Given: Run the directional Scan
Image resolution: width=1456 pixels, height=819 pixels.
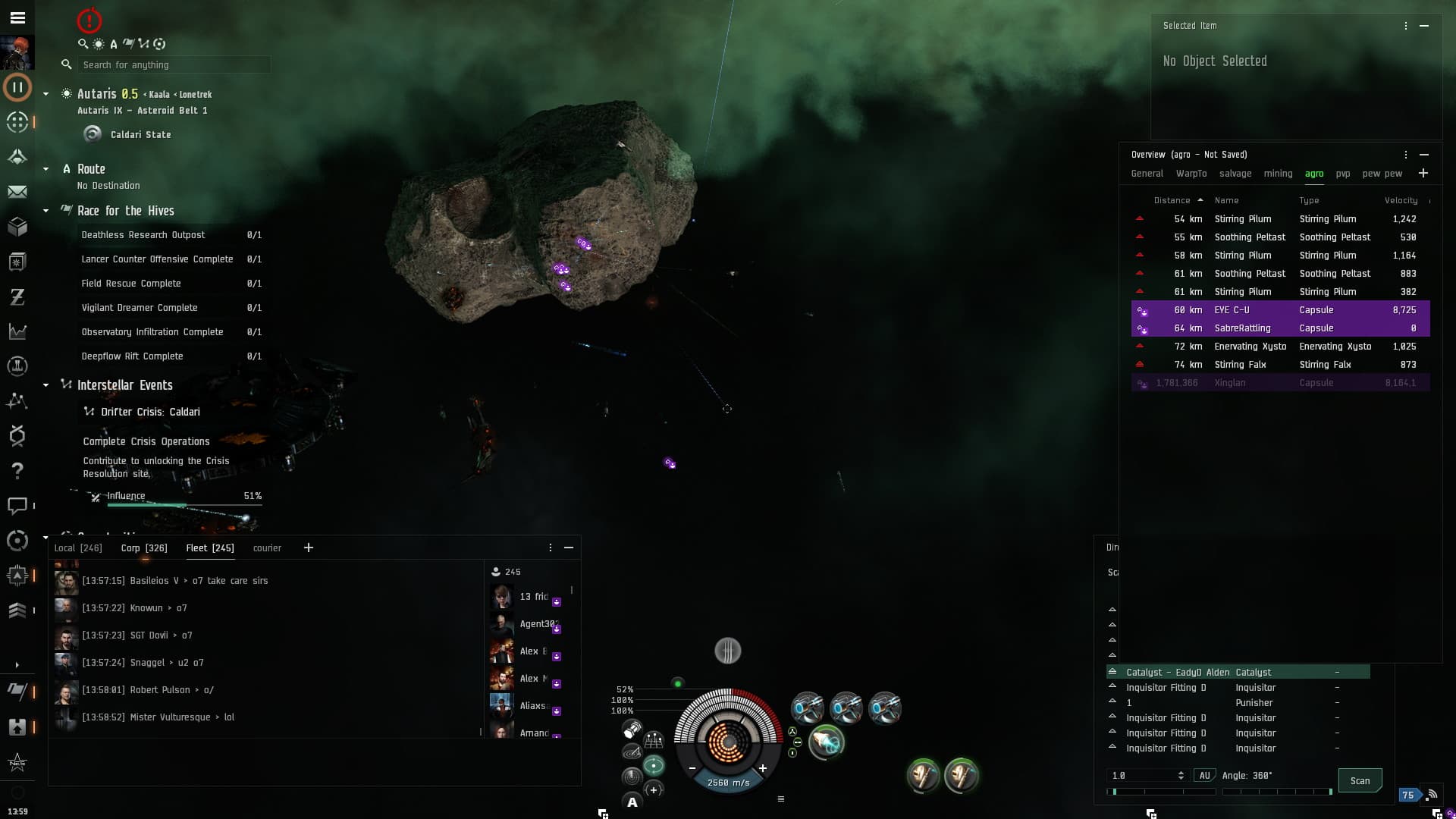Looking at the screenshot, I should 1360,780.
